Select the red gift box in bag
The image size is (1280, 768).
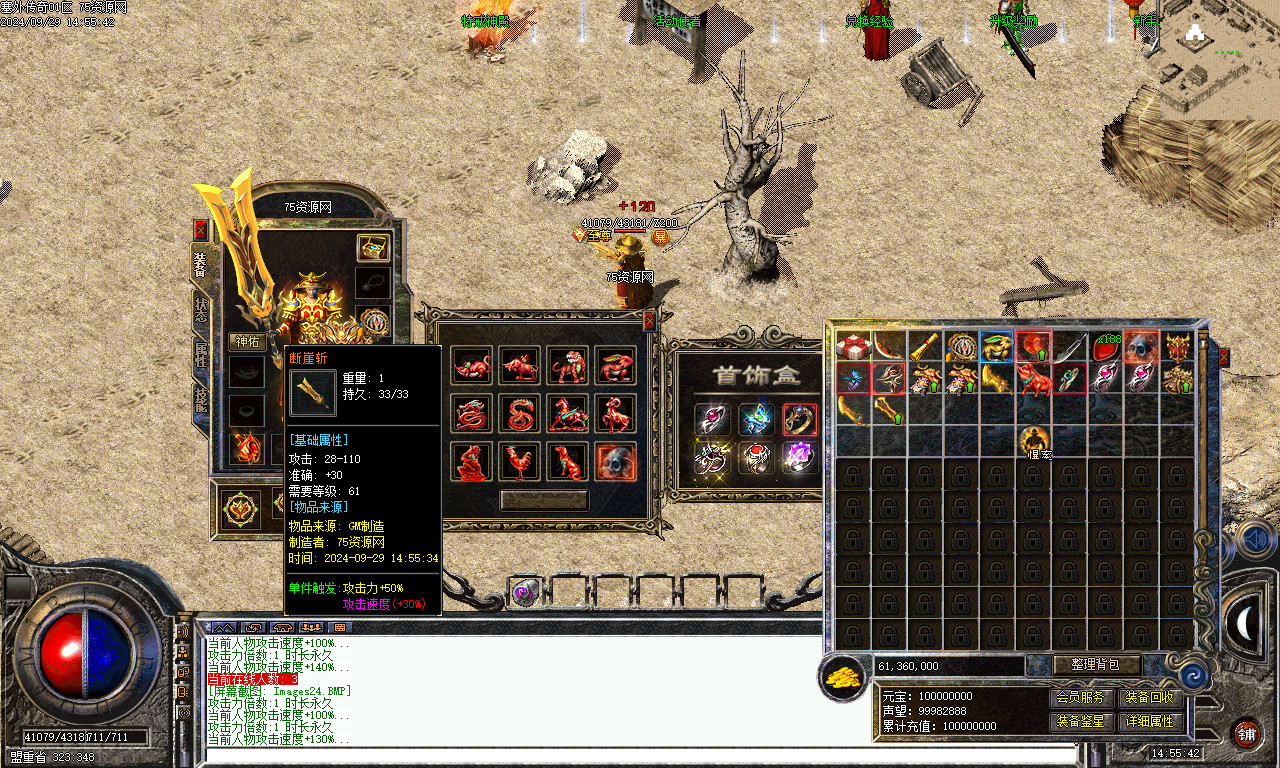(x=853, y=347)
